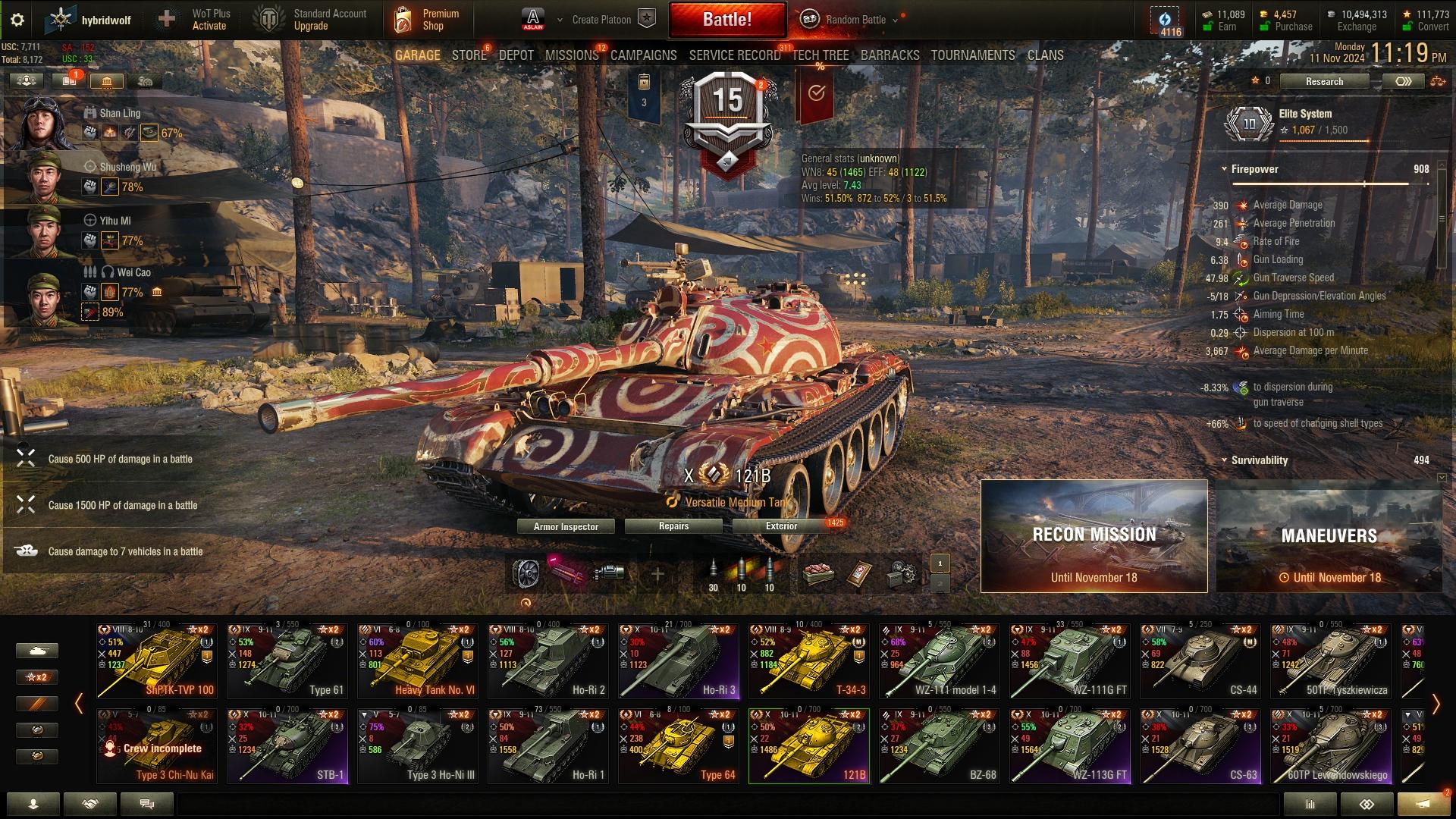Image resolution: width=1456 pixels, height=819 pixels.
Task: Select the BZ-68 tank in the carousel
Action: 939,745
